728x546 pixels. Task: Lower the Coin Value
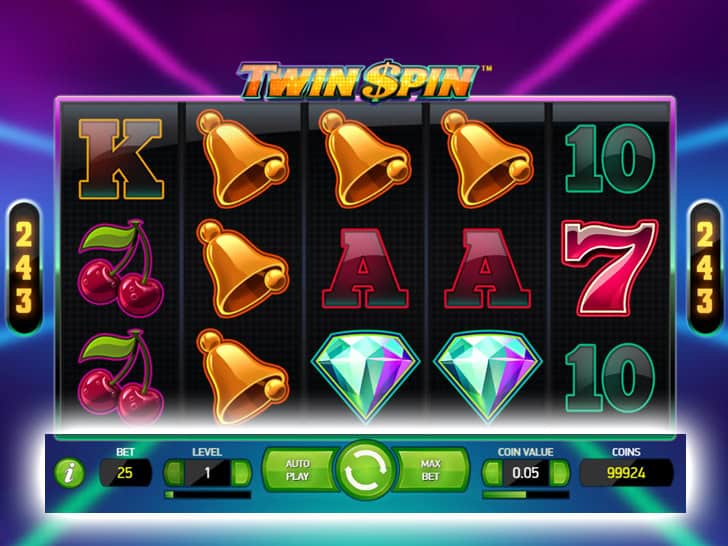(491, 472)
